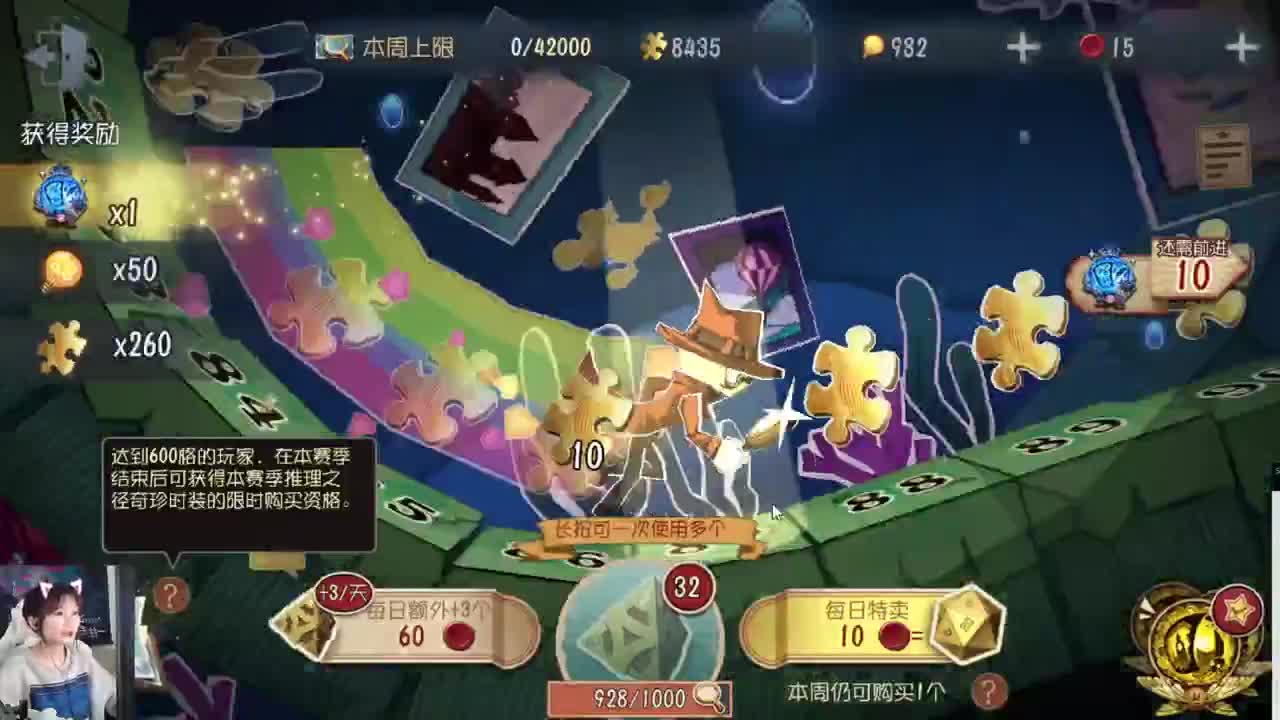Click the plus button next to coin count
Image resolution: width=1280 pixels, height=720 pixels.
coord(1022,45)
